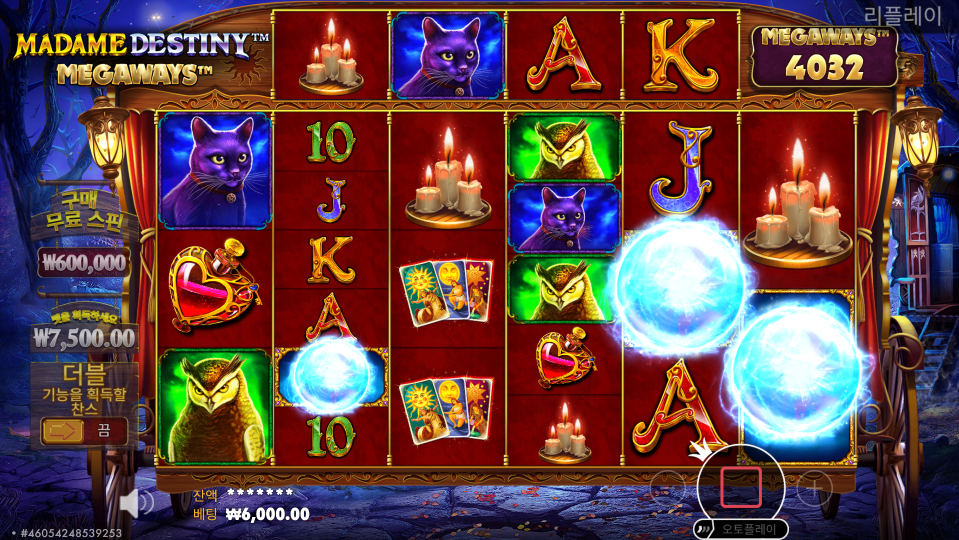Stop the spin with the red square button
Screen dimensions: 959x540
(x=741, y=487)
